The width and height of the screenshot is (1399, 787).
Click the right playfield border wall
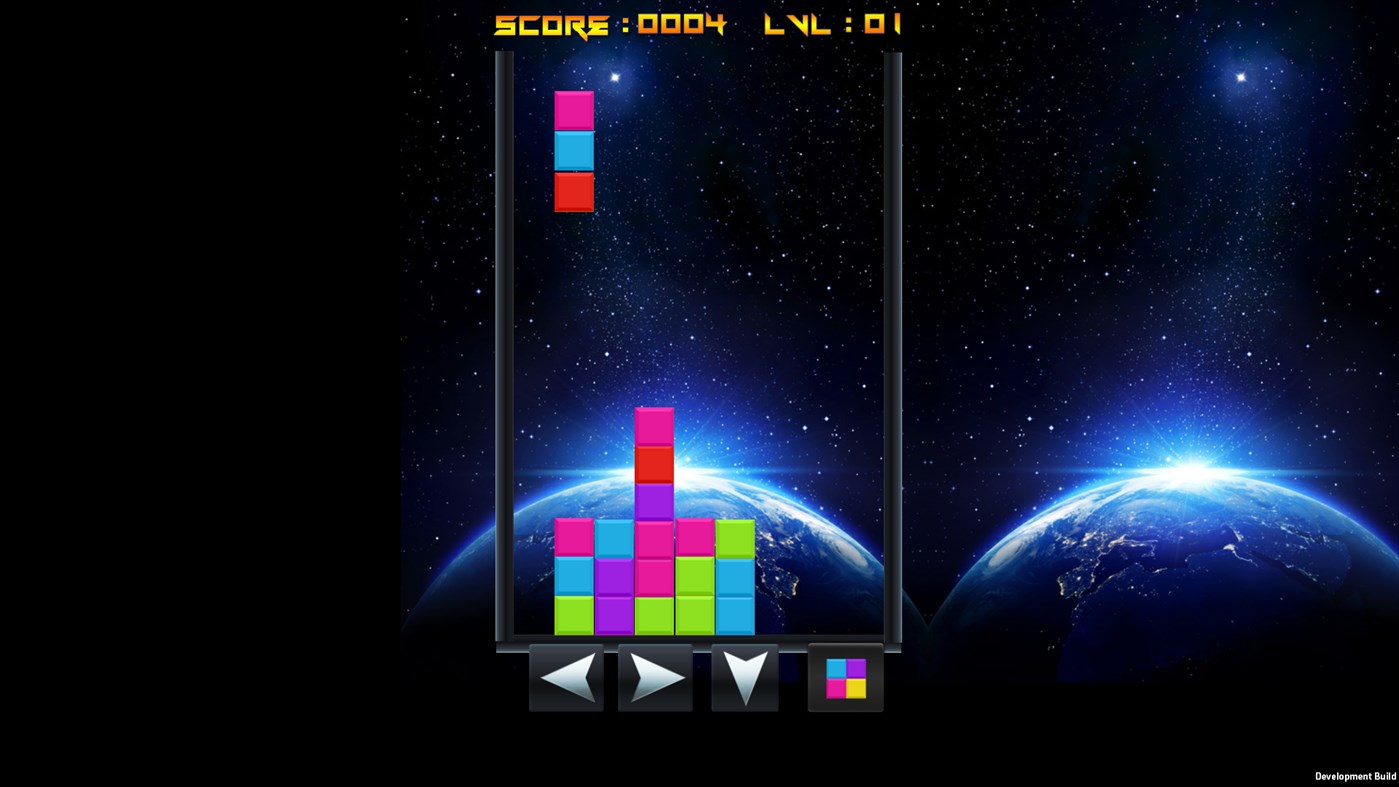pos(893,350)
